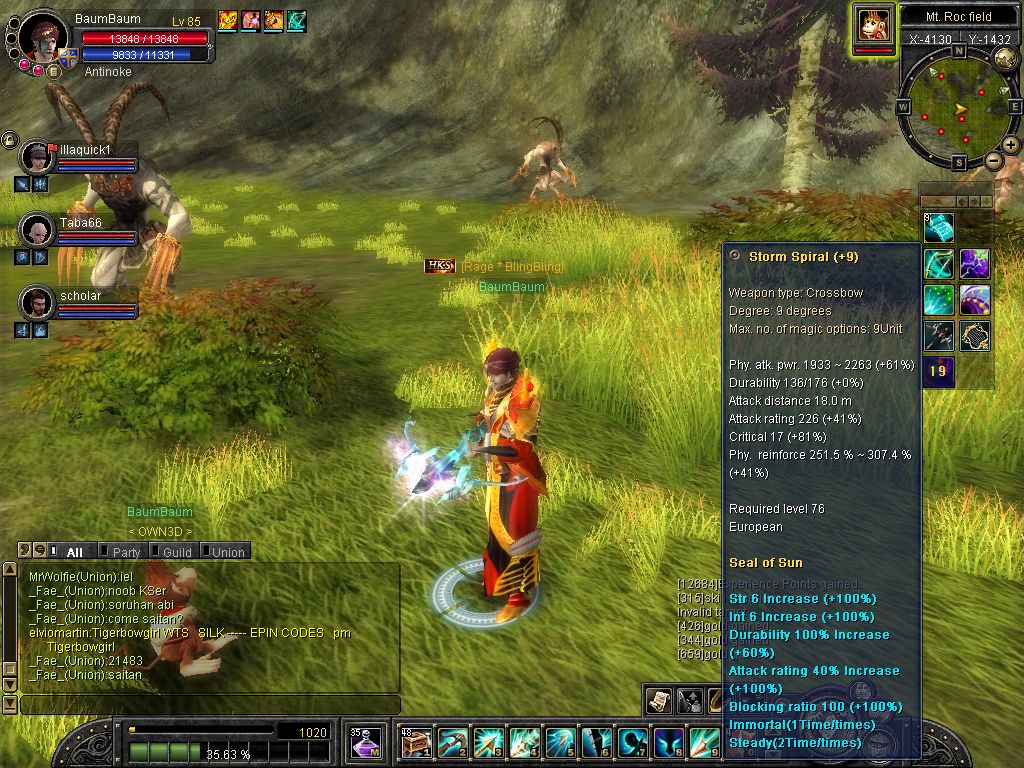
Task: Use the purple potion in slot M
Action: point(364,743)
